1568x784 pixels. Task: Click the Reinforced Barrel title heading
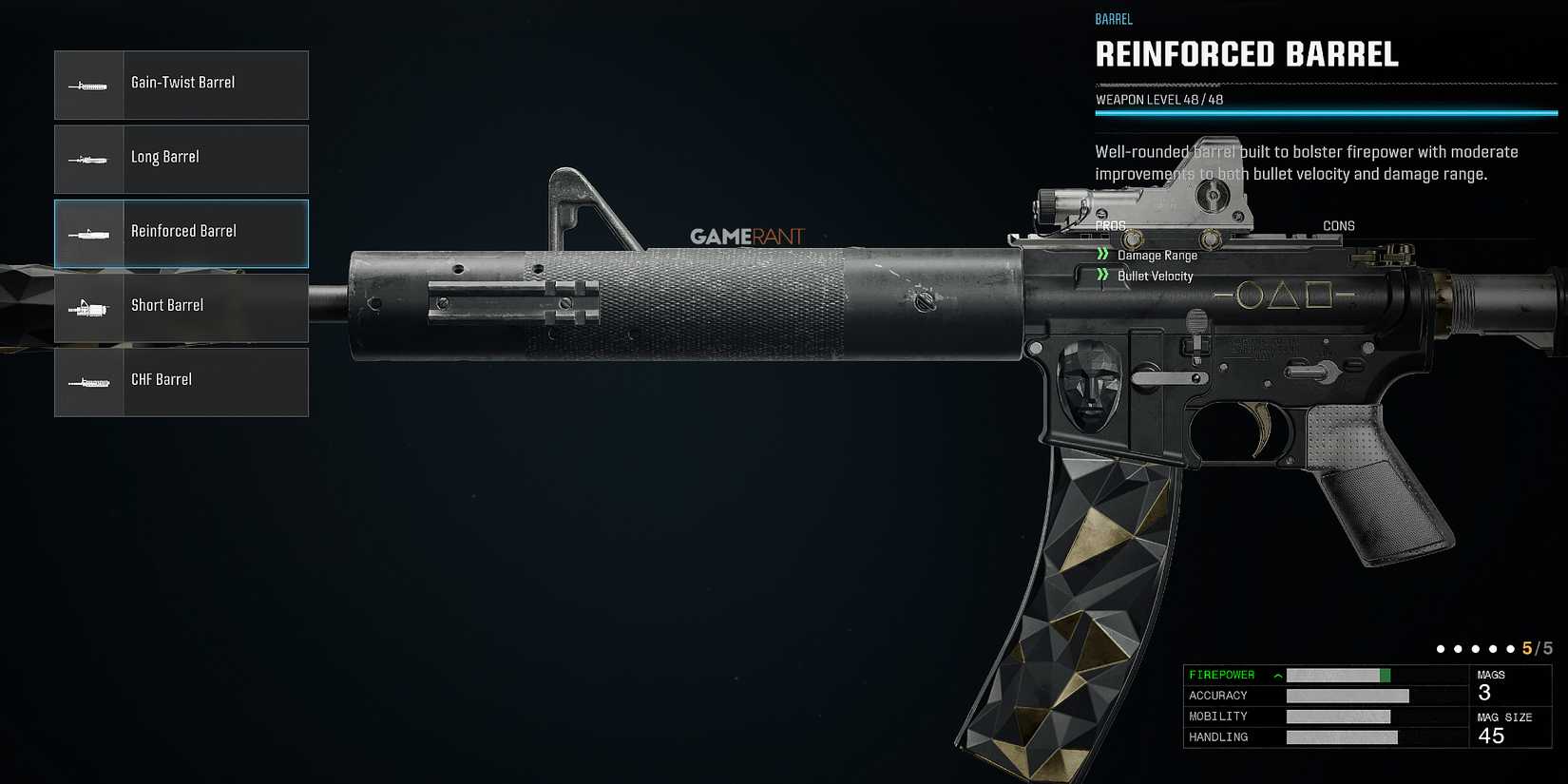[x=1248, y=54]
